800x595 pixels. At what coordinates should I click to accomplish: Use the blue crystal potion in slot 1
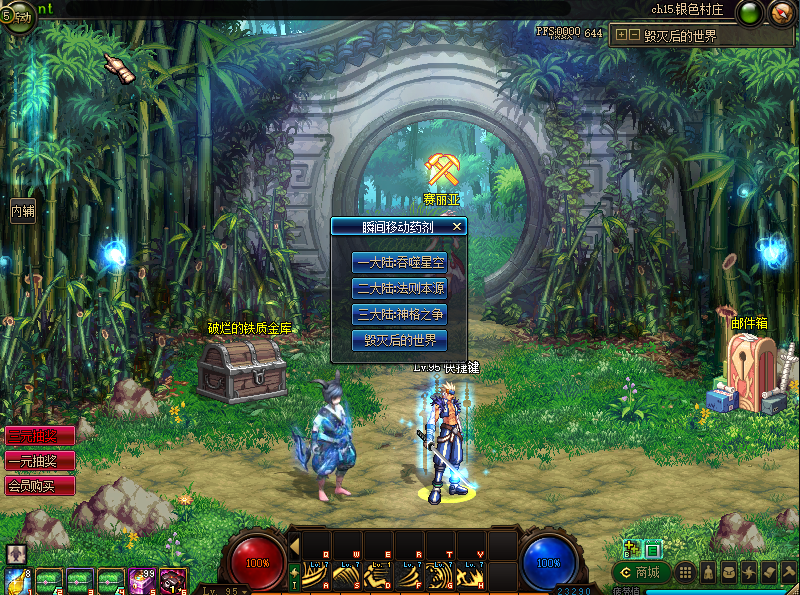(17, 581)
